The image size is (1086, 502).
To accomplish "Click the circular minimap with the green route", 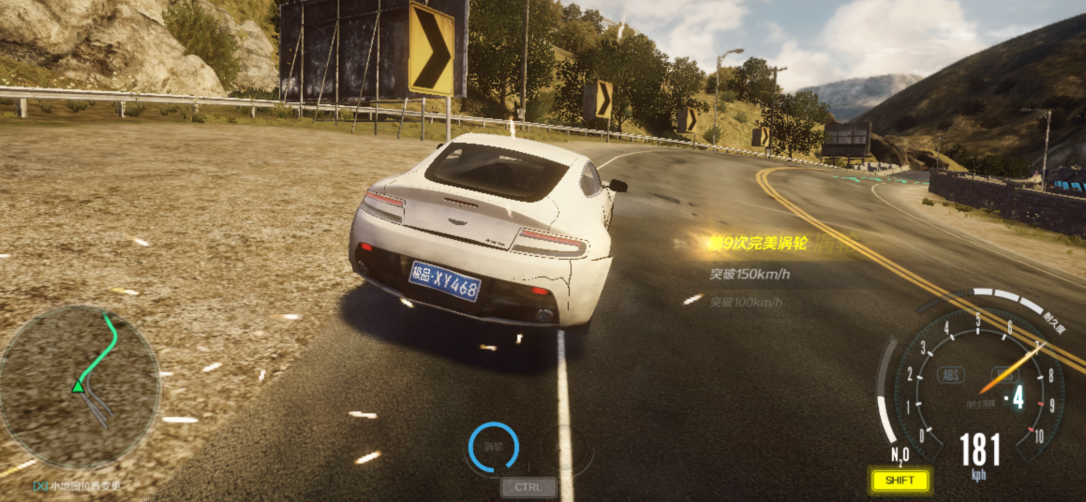I will pos(79,387).
